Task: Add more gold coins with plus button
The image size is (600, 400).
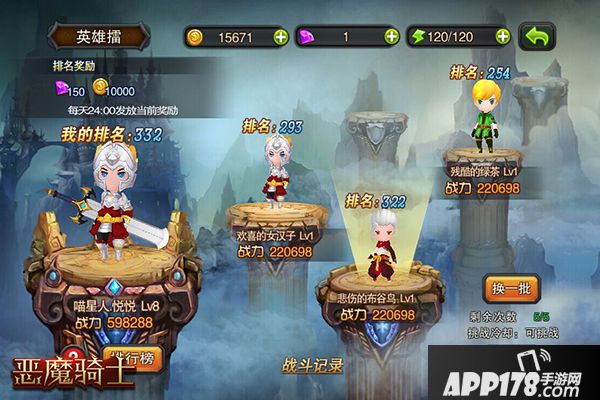Action: click(279, 37)
